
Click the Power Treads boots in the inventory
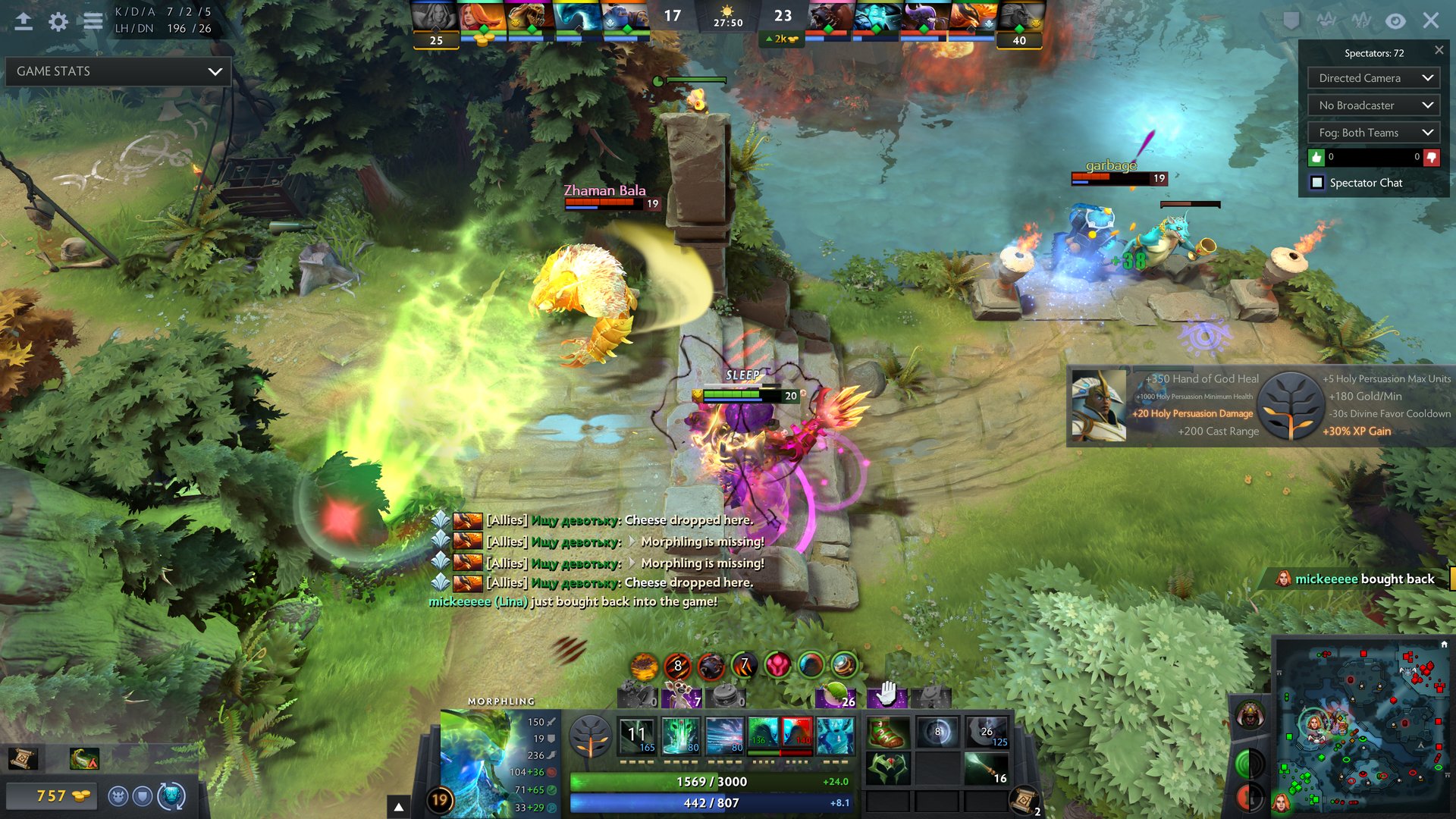(887, 733)
